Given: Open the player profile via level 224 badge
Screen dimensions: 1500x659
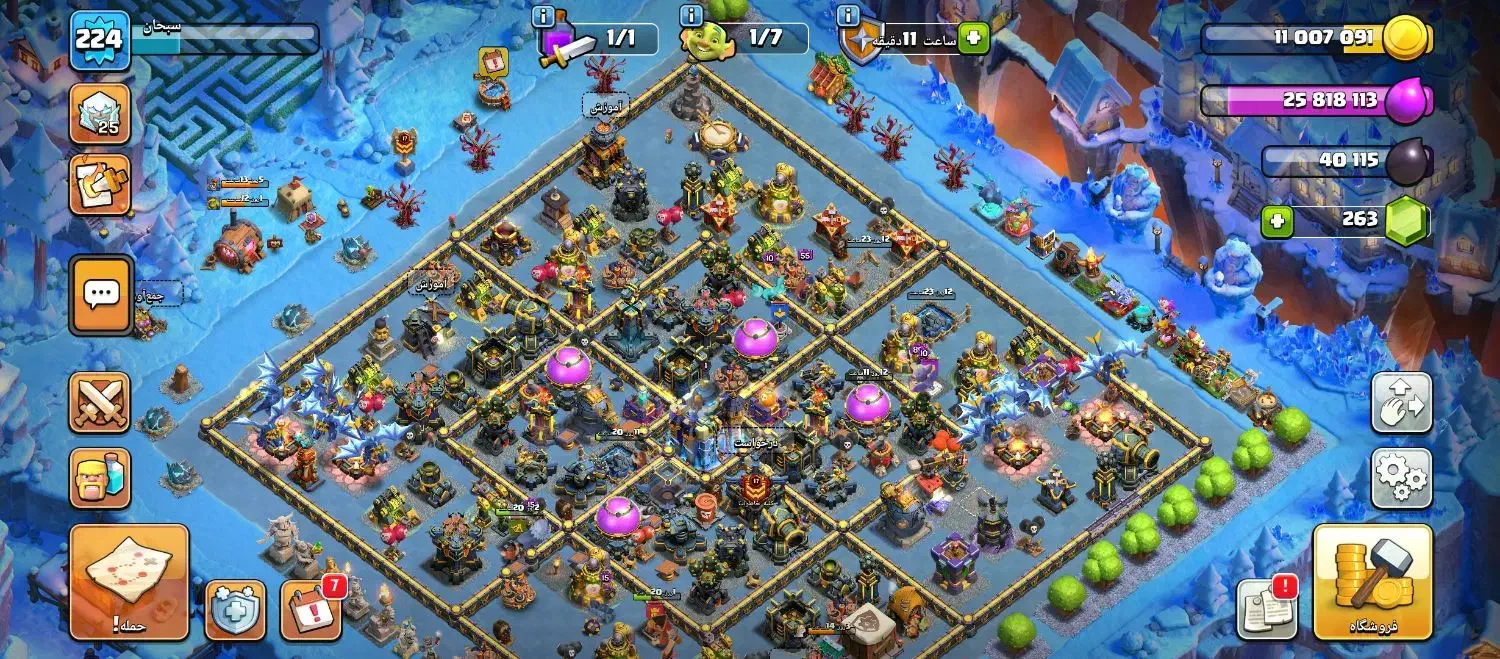Looking at the screenshot, I should [99, 40].
